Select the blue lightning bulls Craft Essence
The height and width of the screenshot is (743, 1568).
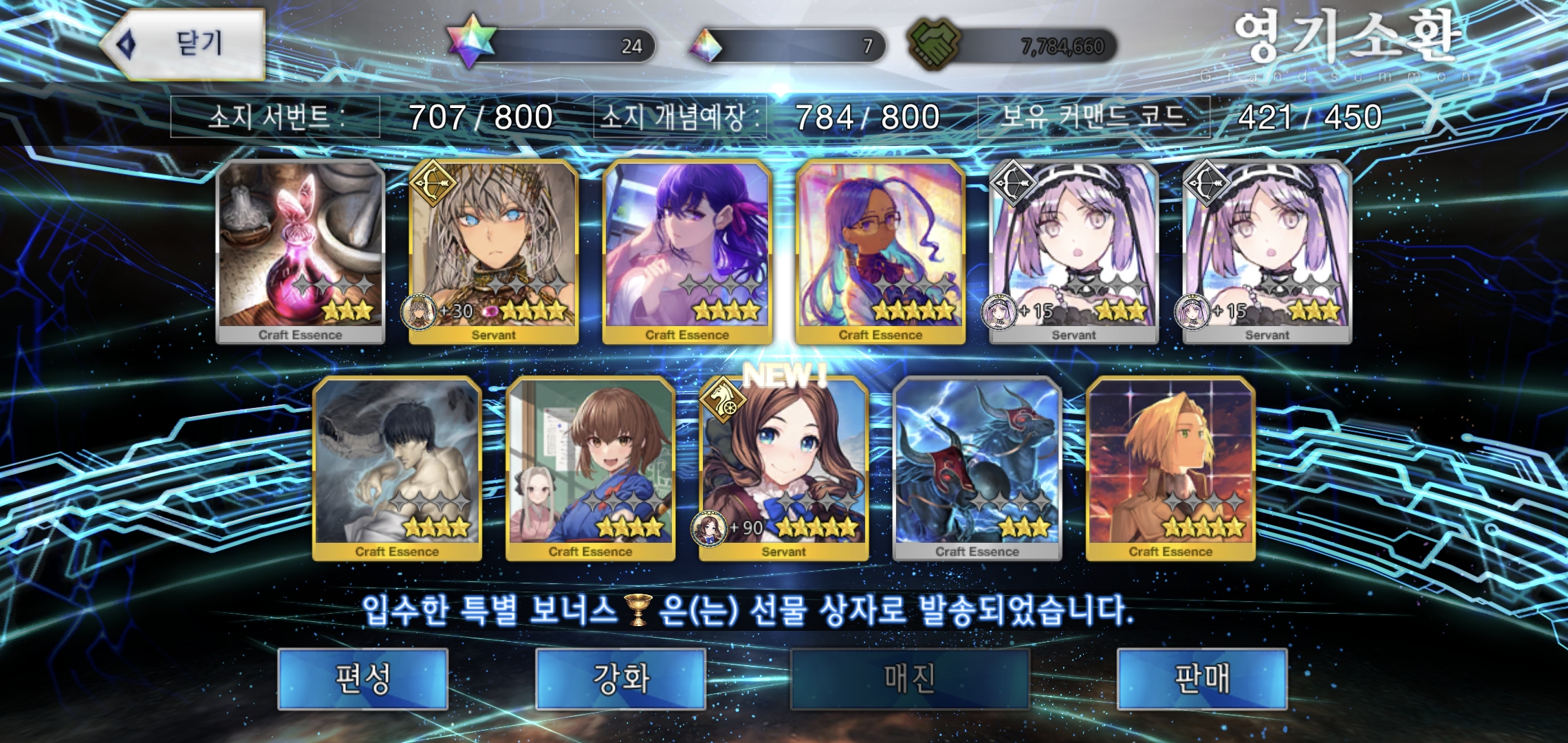pos(977,468)
